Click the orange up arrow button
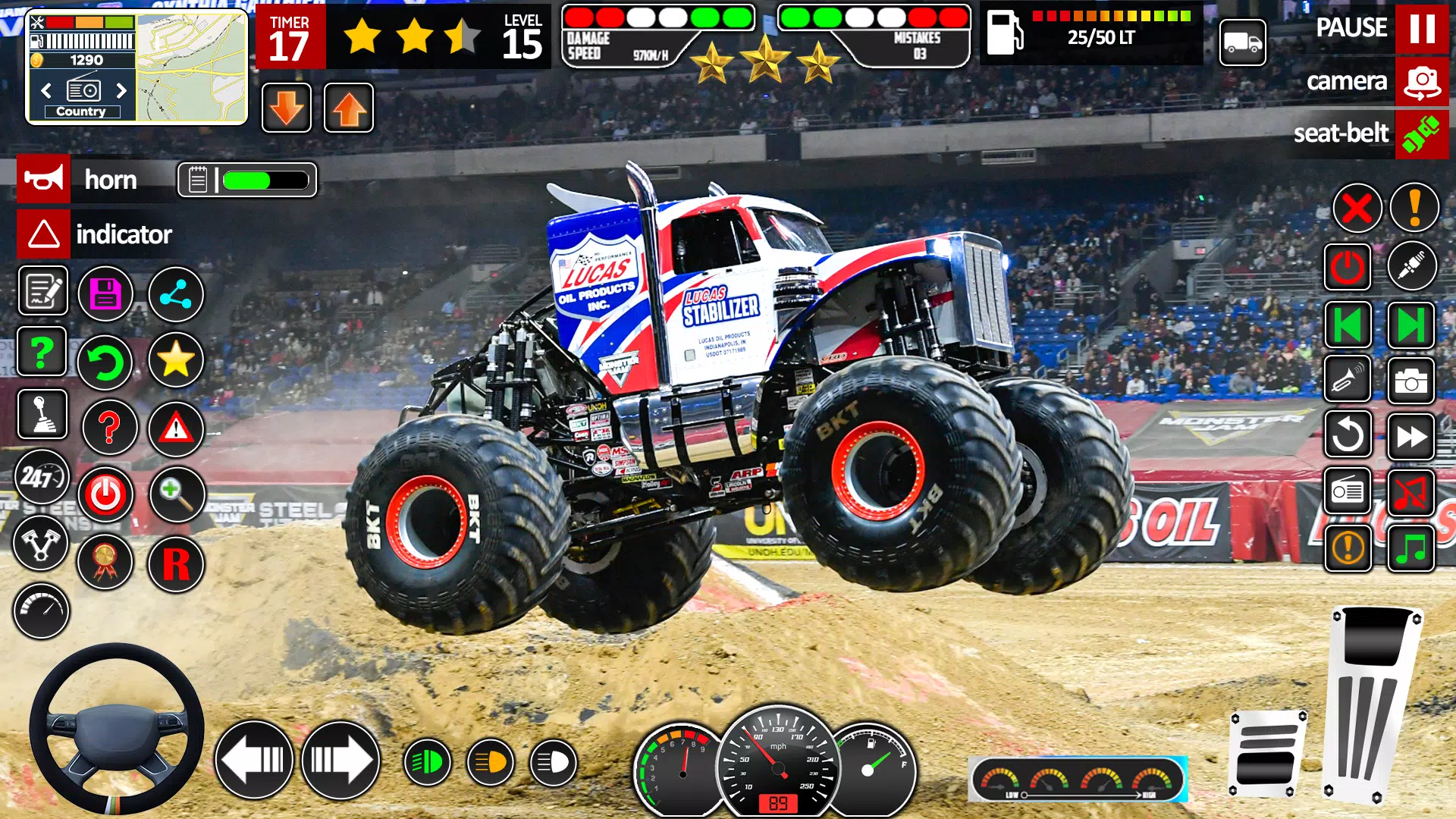 pyautogui.click(x=349, y=108)
